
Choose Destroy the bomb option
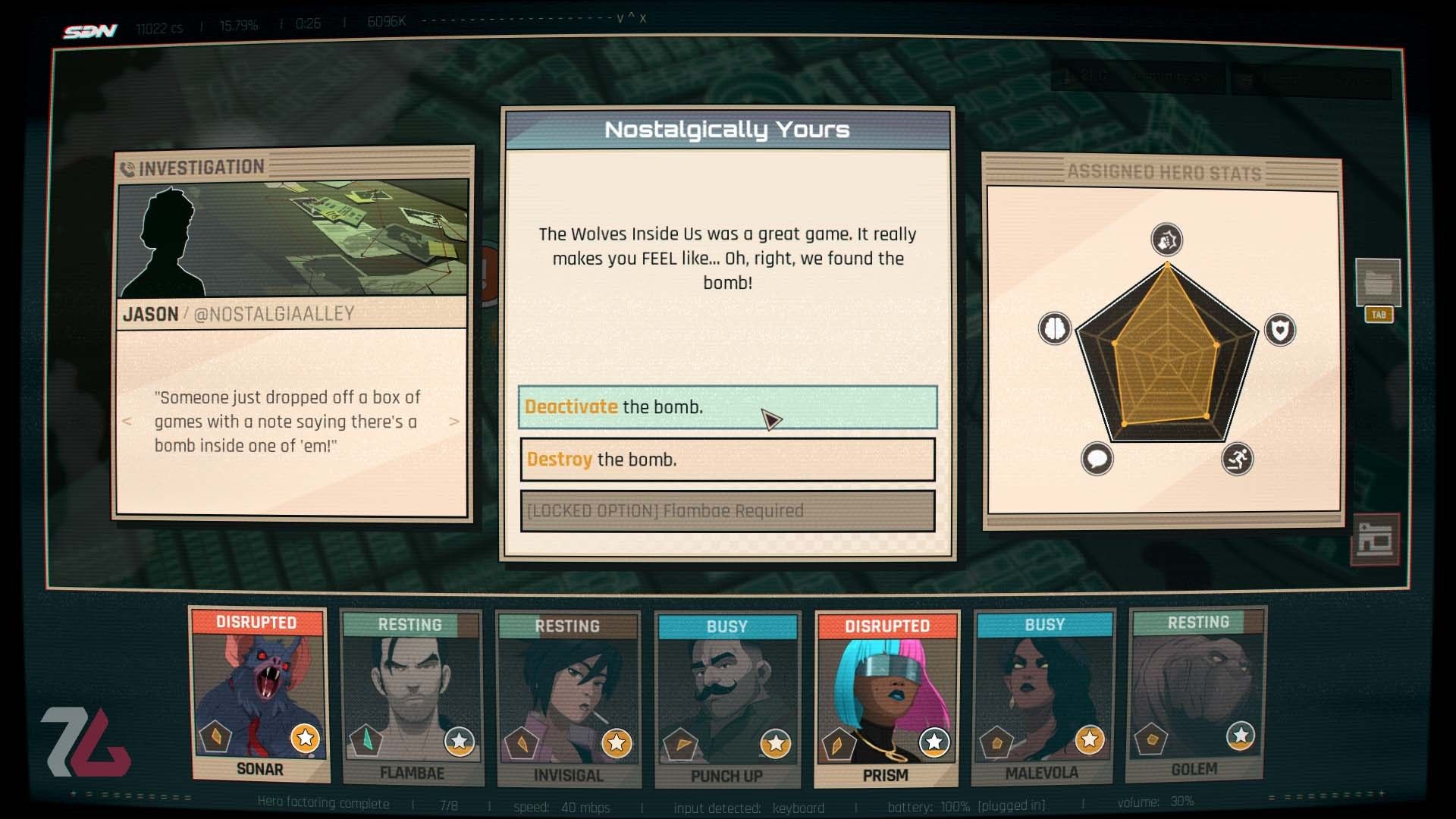point(727,460)
